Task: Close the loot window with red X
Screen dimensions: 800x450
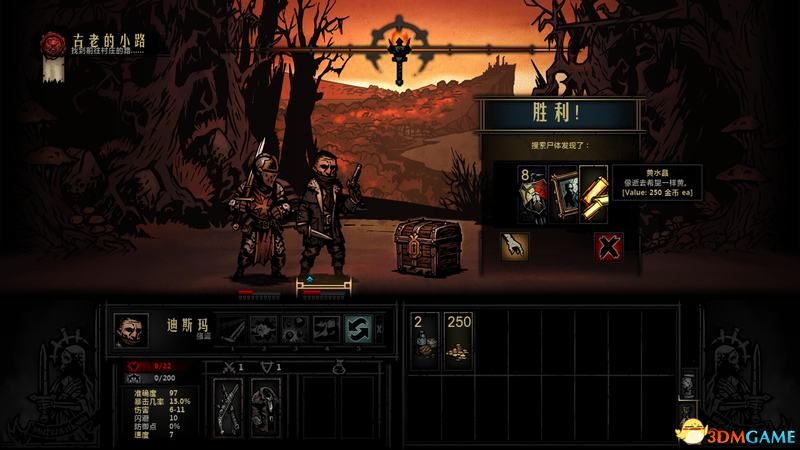Action: [x=608, y=246]
